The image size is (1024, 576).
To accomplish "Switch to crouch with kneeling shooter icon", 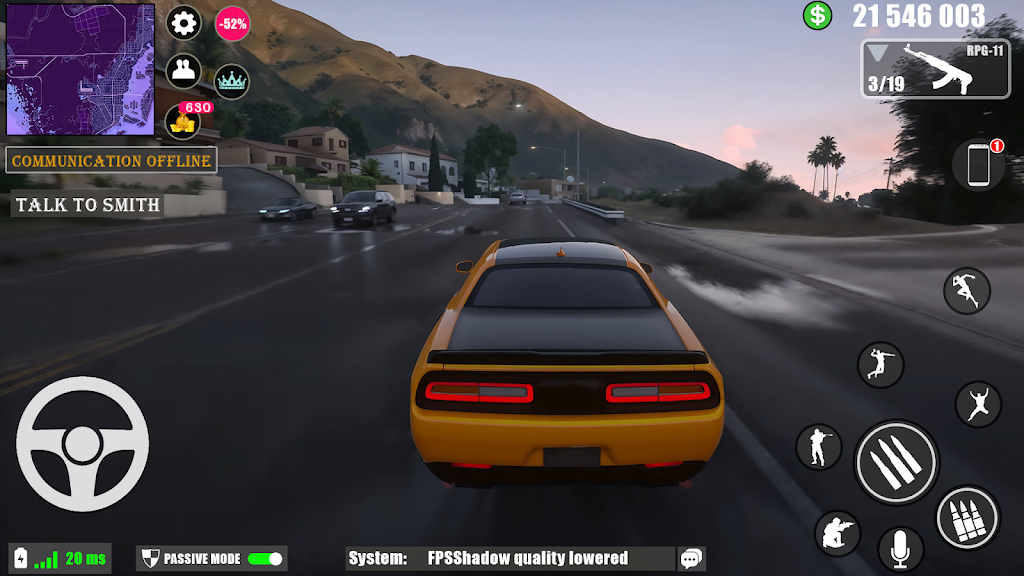I will coord(837,534).
